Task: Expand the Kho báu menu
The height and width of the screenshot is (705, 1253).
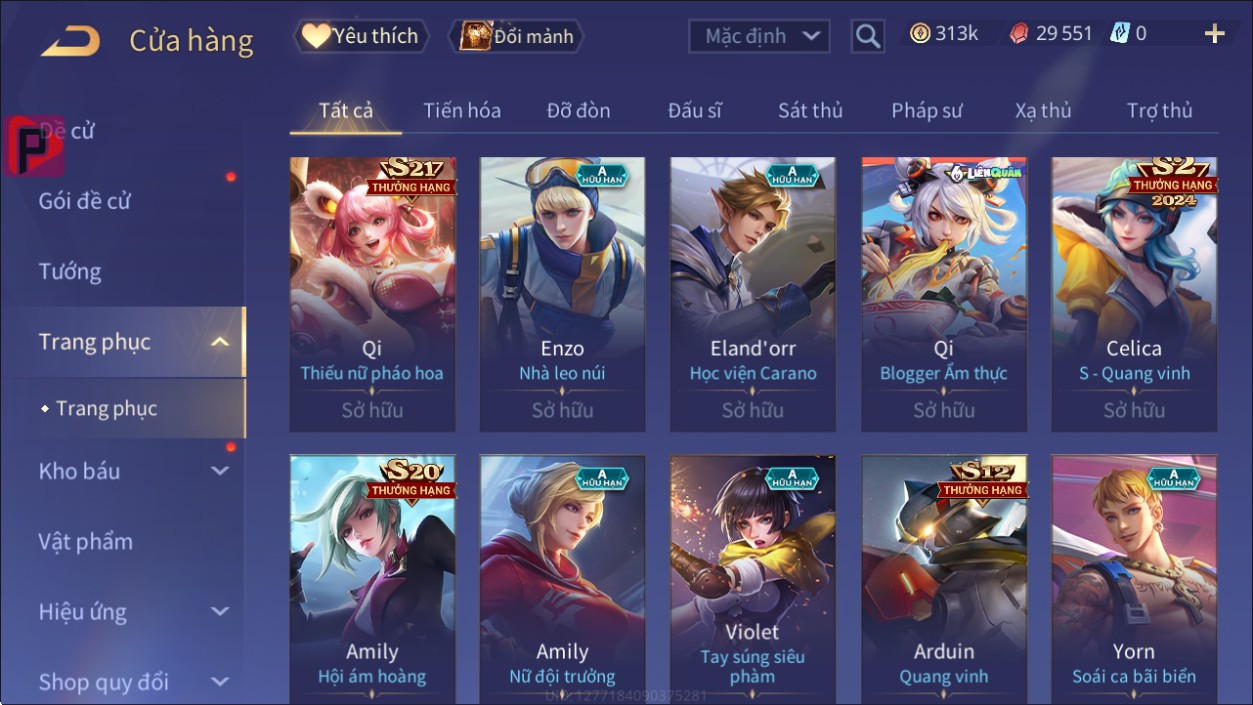Action: point(130,471)
